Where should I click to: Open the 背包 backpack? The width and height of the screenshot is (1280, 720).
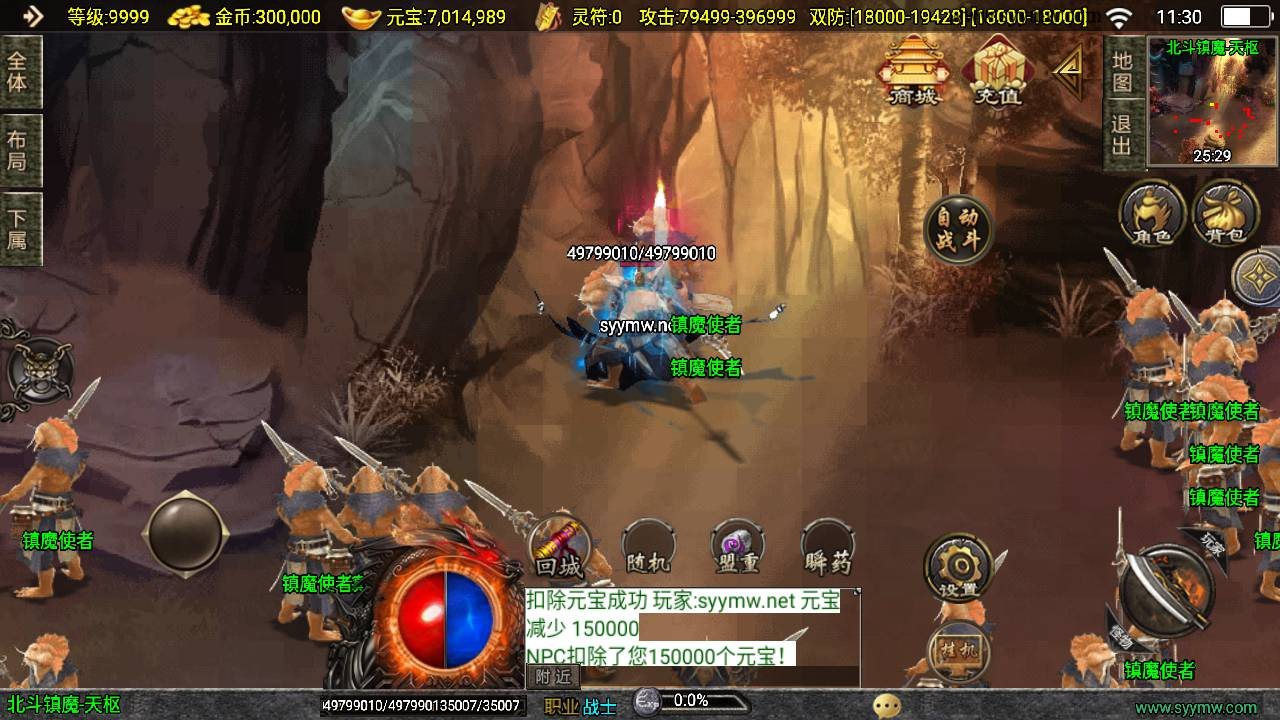pos(1225,213)
